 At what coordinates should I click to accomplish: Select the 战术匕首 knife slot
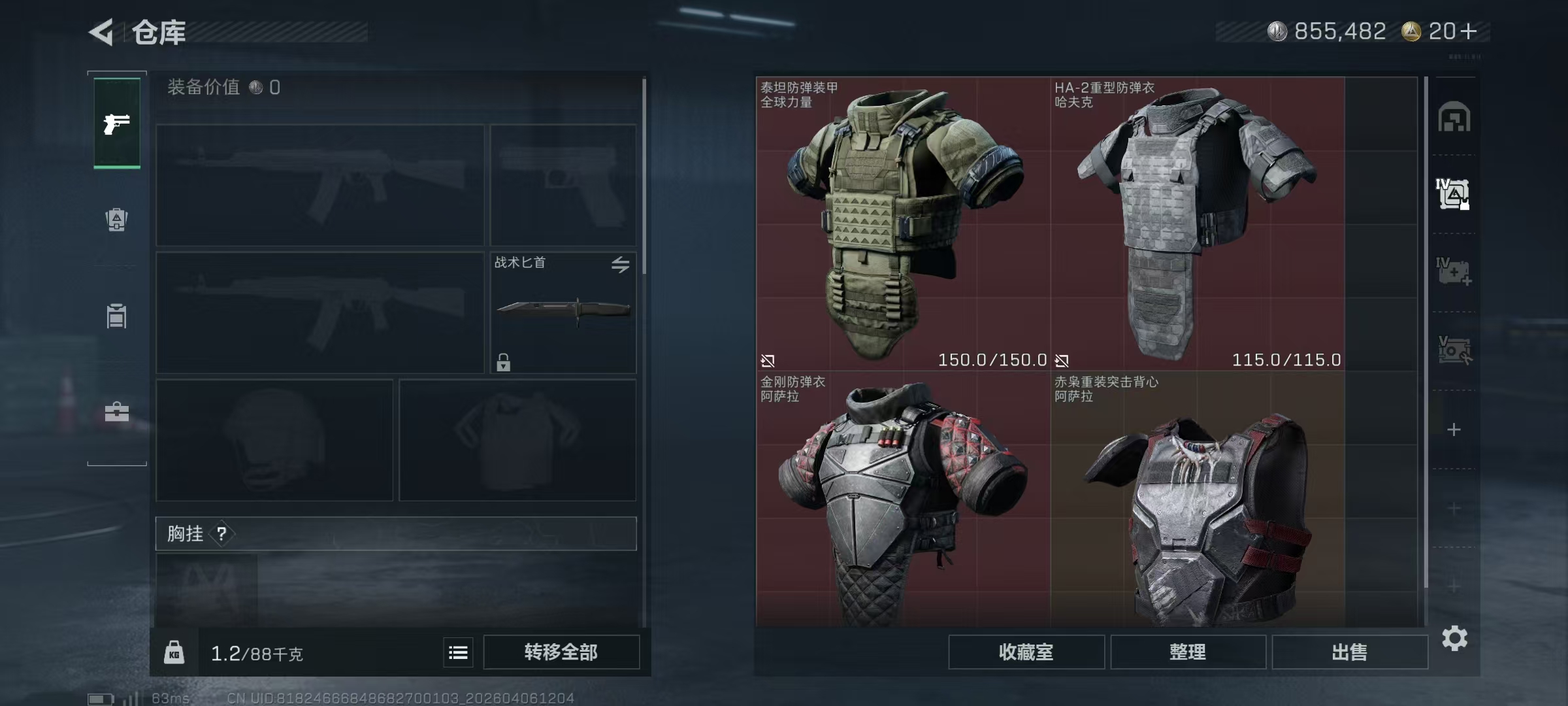click(563, 312)
